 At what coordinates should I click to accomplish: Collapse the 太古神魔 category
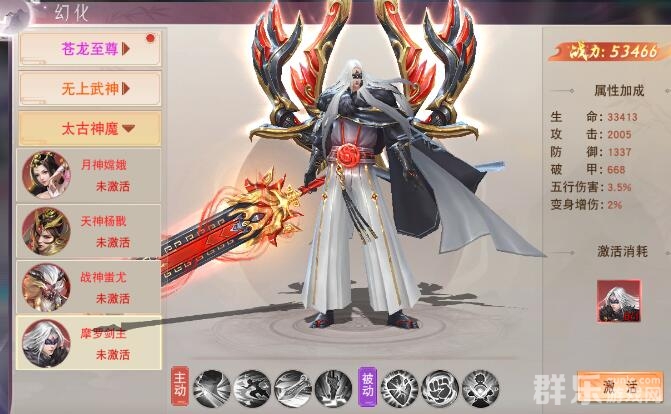[89, 127]
